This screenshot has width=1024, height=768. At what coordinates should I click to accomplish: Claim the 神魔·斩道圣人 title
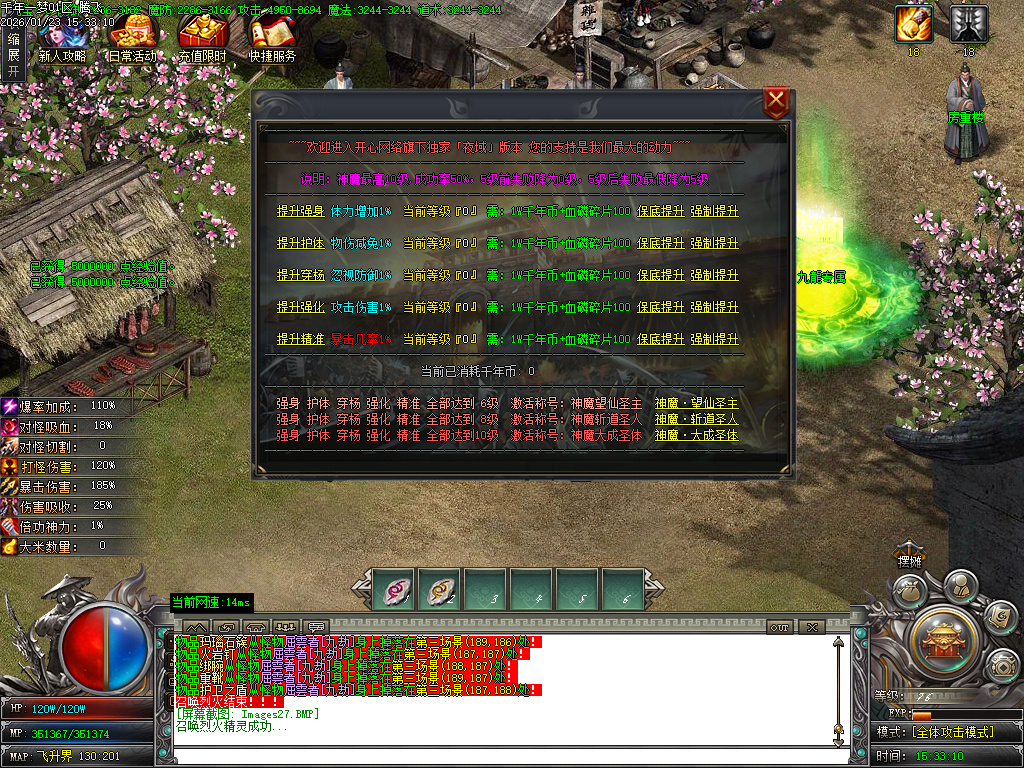click(696, 419)
